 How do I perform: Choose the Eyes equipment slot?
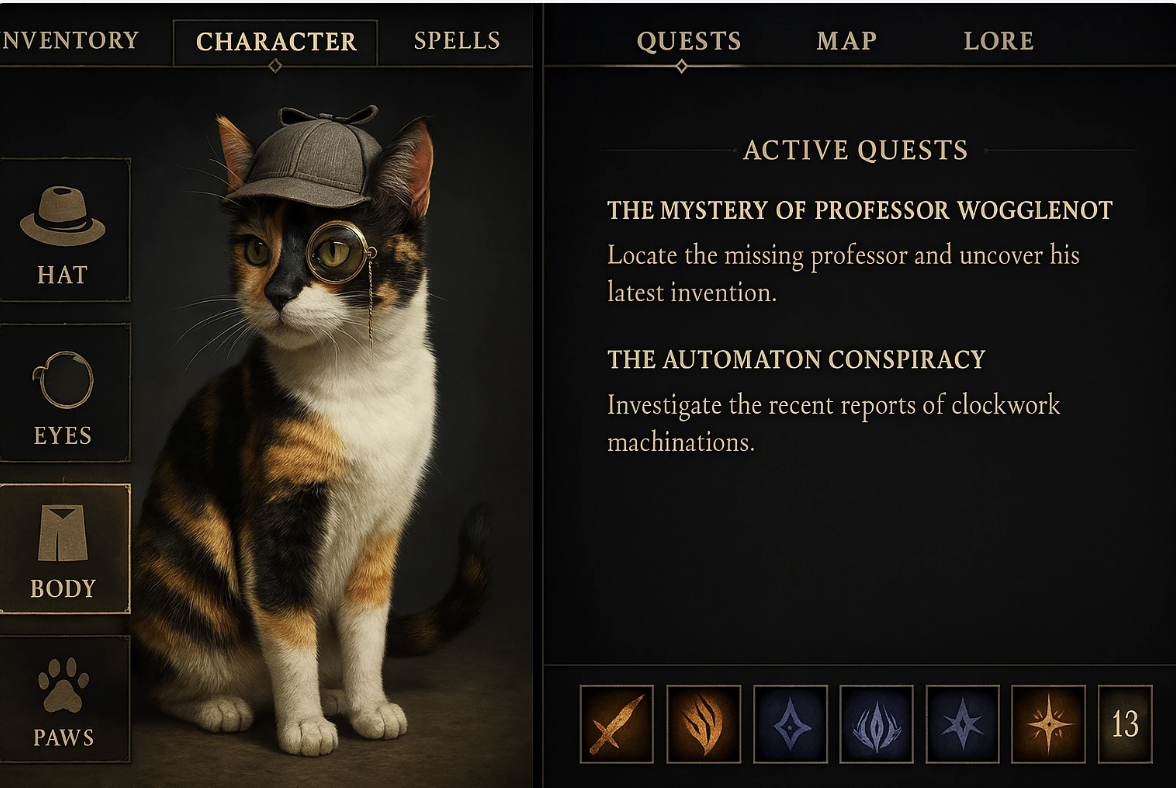(x=63, y=393)
